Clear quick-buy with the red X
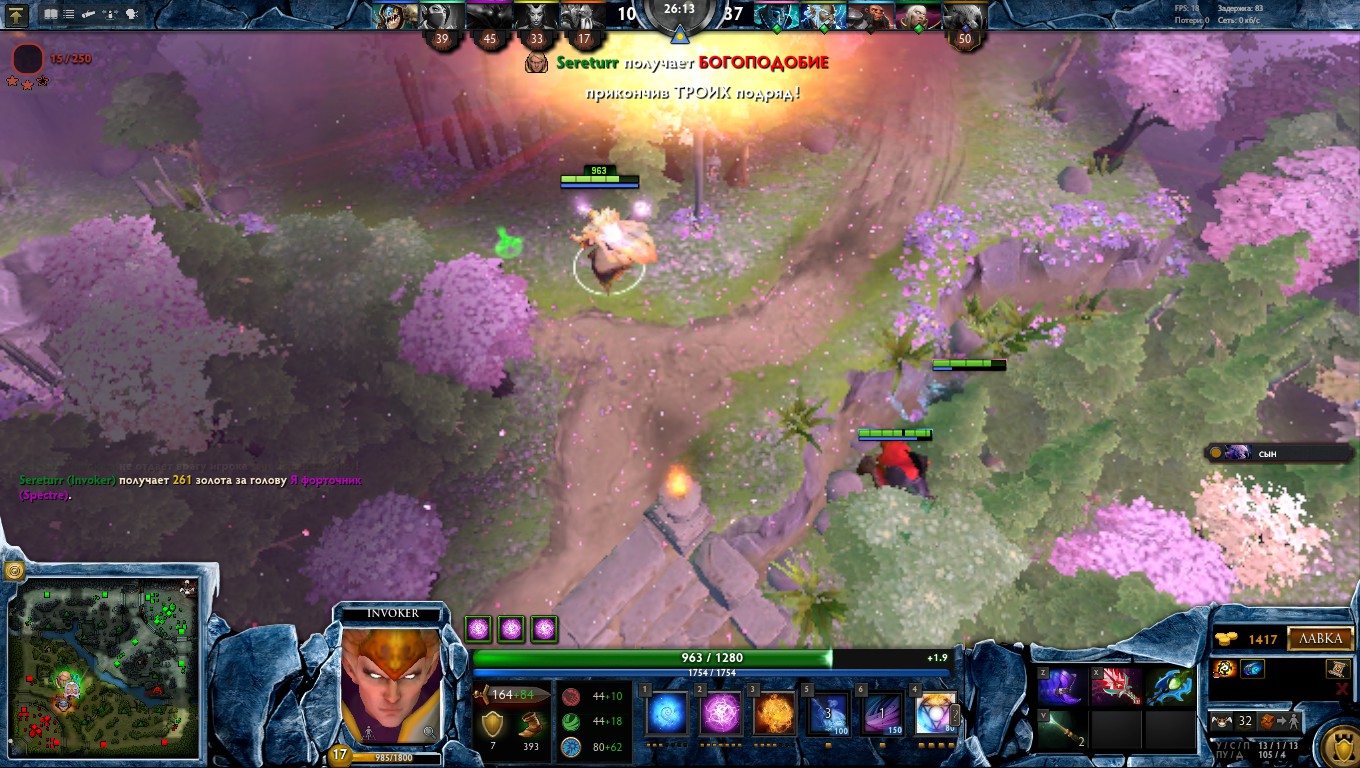The width and height of the screenshot is (1360, 768). [x=1341, y=689]
